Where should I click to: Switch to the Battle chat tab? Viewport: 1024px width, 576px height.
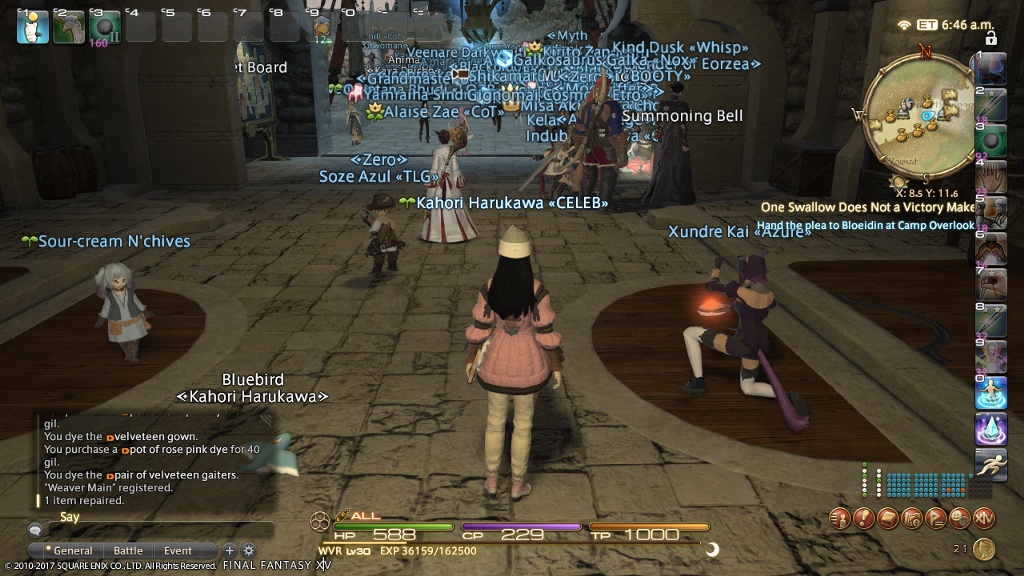(x=128, y=551)
